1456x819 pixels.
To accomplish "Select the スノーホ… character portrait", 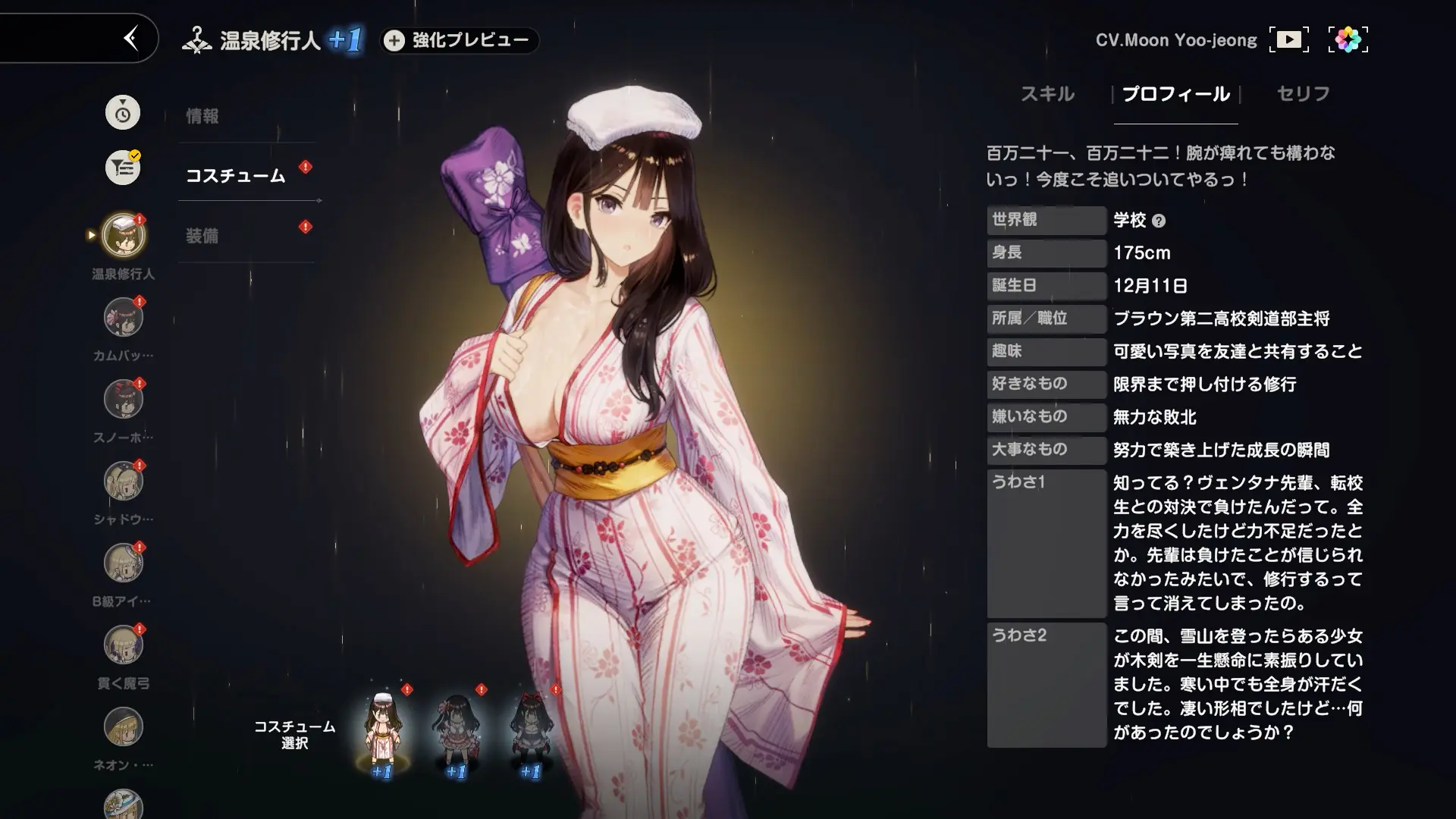I will coord(123,400).
